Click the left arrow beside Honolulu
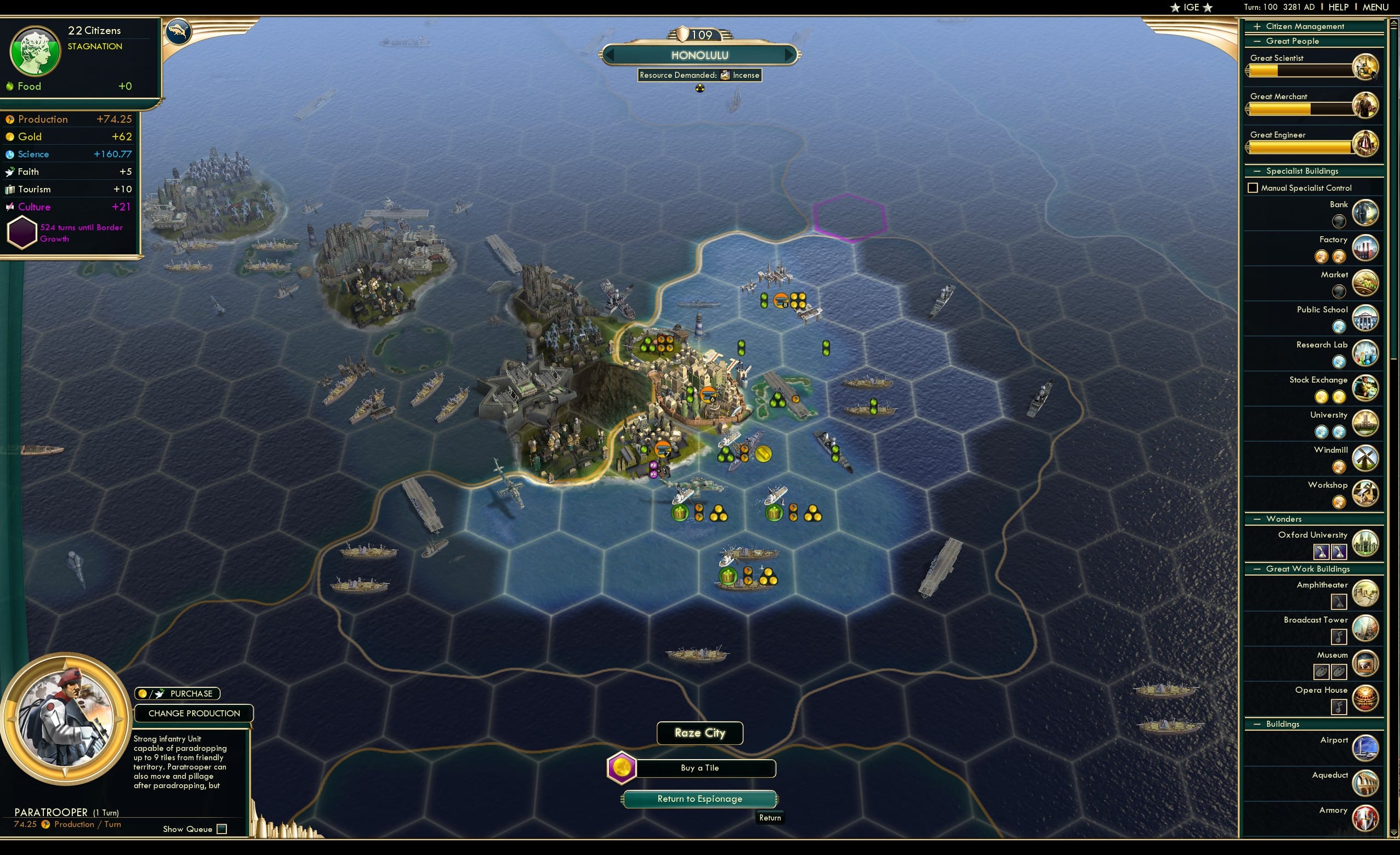 (608, 55)
